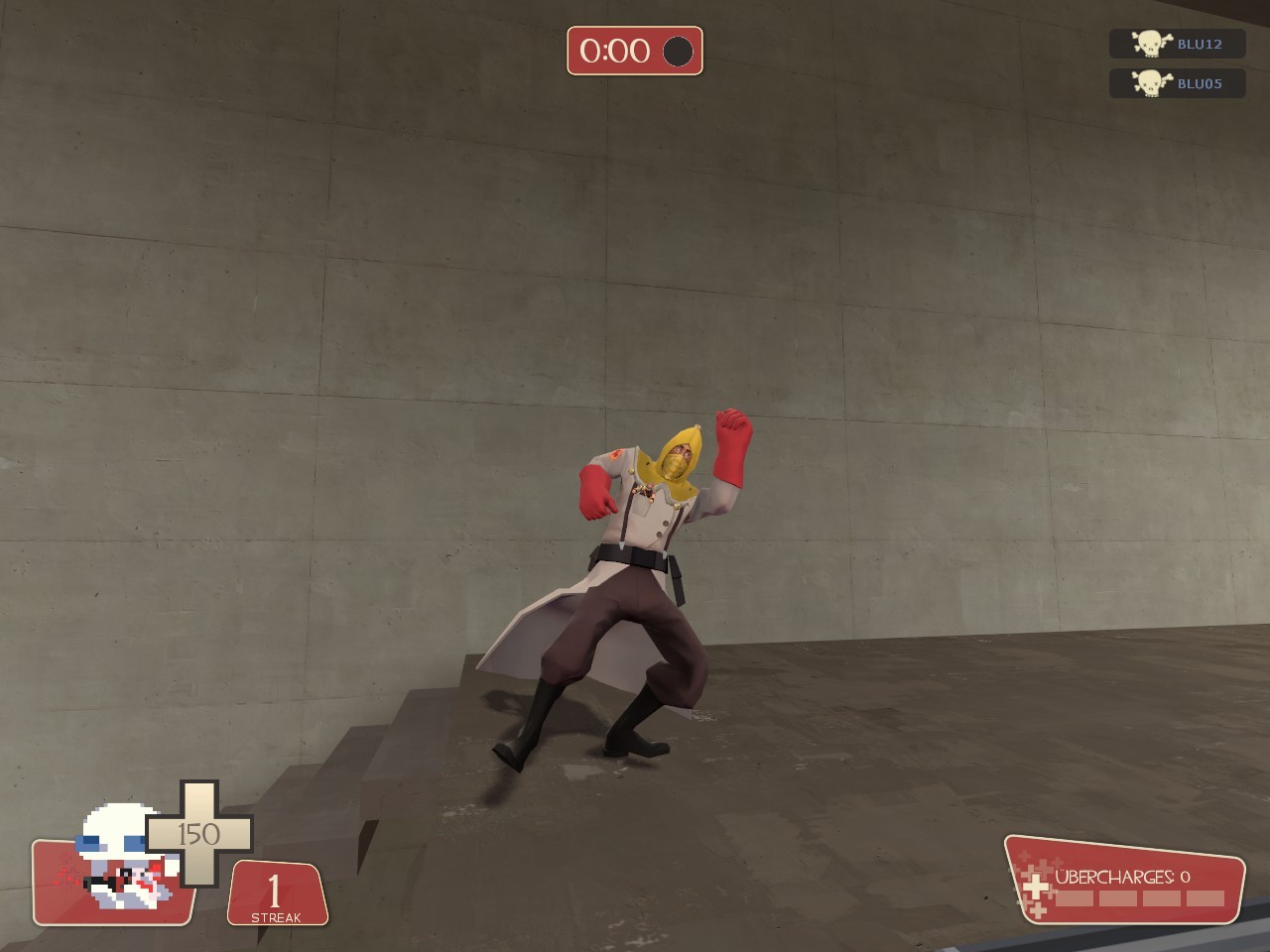Toggle the first ÜberCharge segment
Image resolution: width=1270 pixels, height=952 pixels.
point(1074,897)
